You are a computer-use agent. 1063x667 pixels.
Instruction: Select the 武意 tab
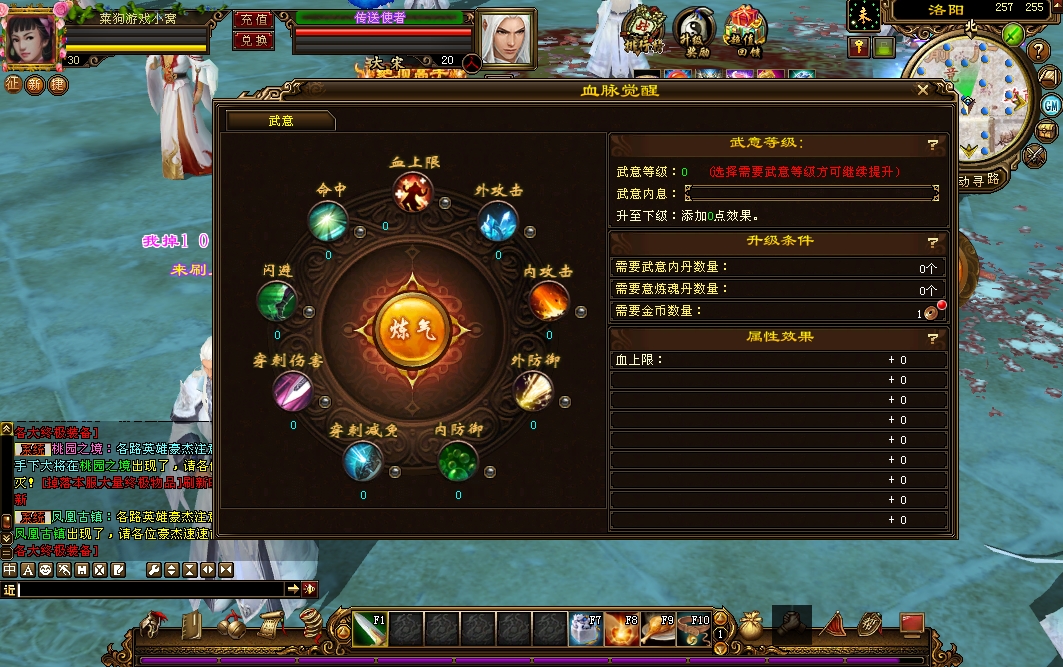pyautogui.click(x=280, y=121)
